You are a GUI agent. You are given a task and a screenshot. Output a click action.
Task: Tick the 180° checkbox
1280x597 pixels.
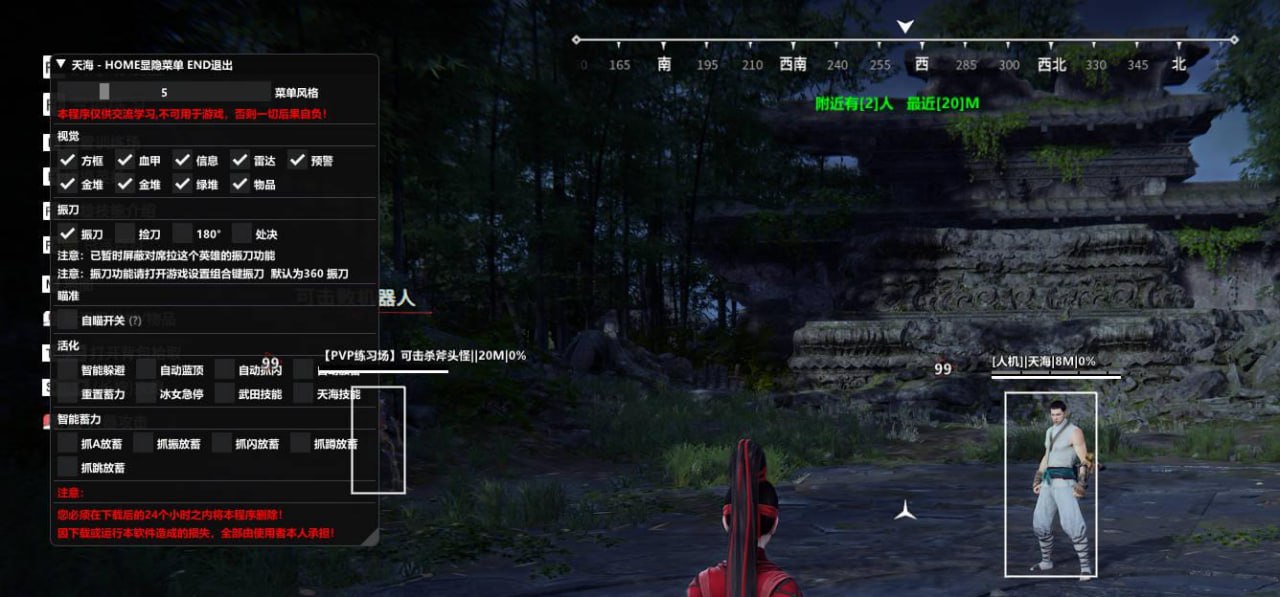(183, 233)
